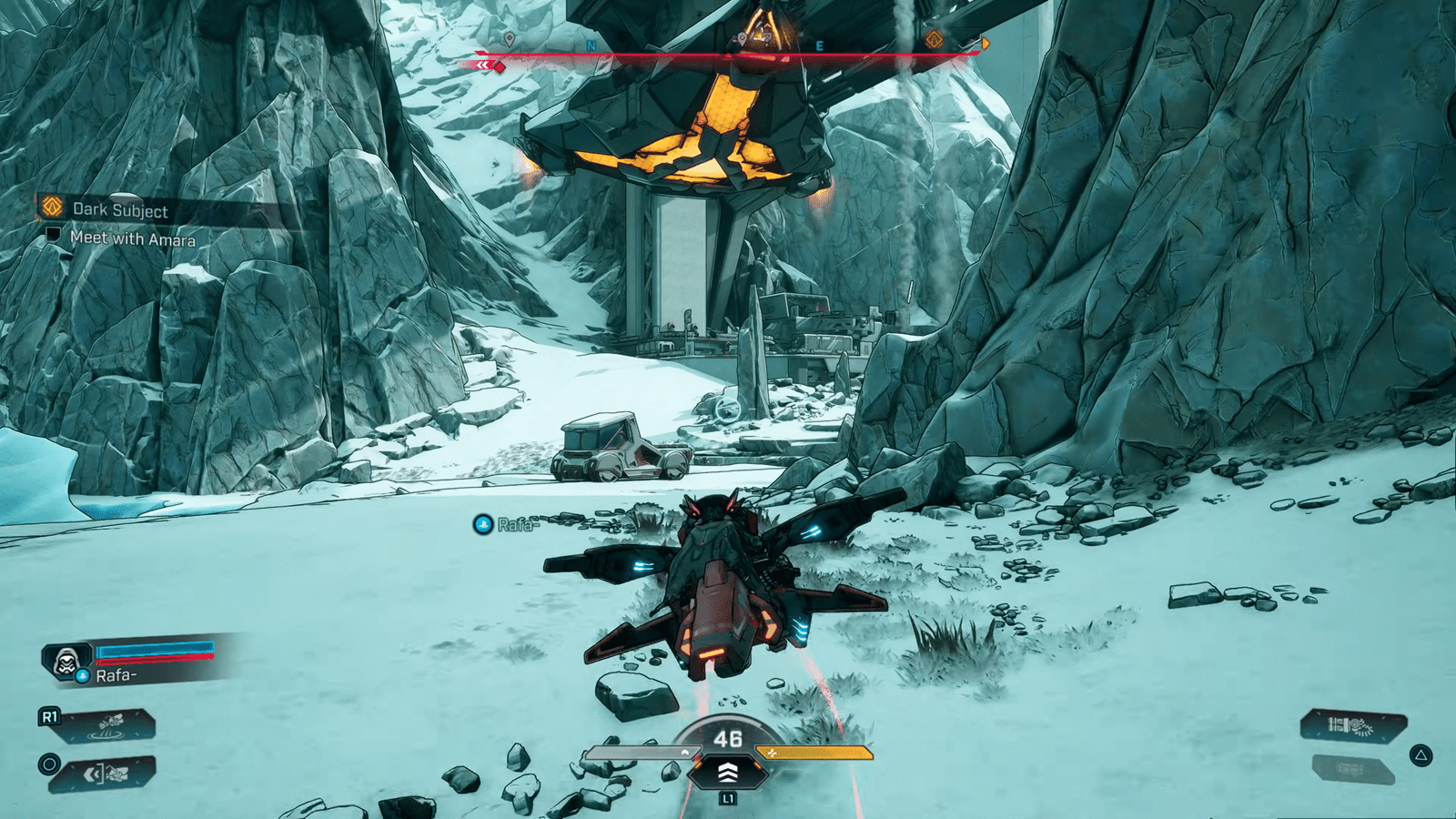Select the grey location pin left of N
Screen dimensions: 1456x819
[x=509, y=39]
